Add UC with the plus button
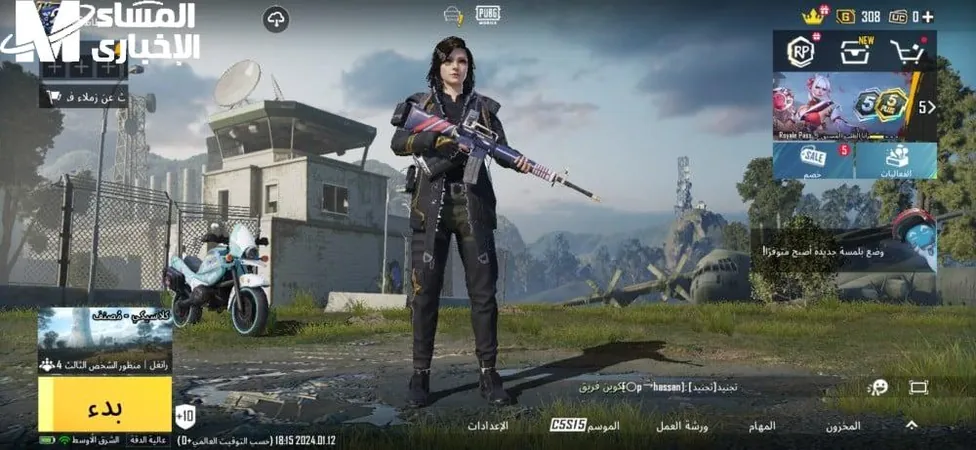Viewport: 976px width, 450px height. click(x=928, y=16)
